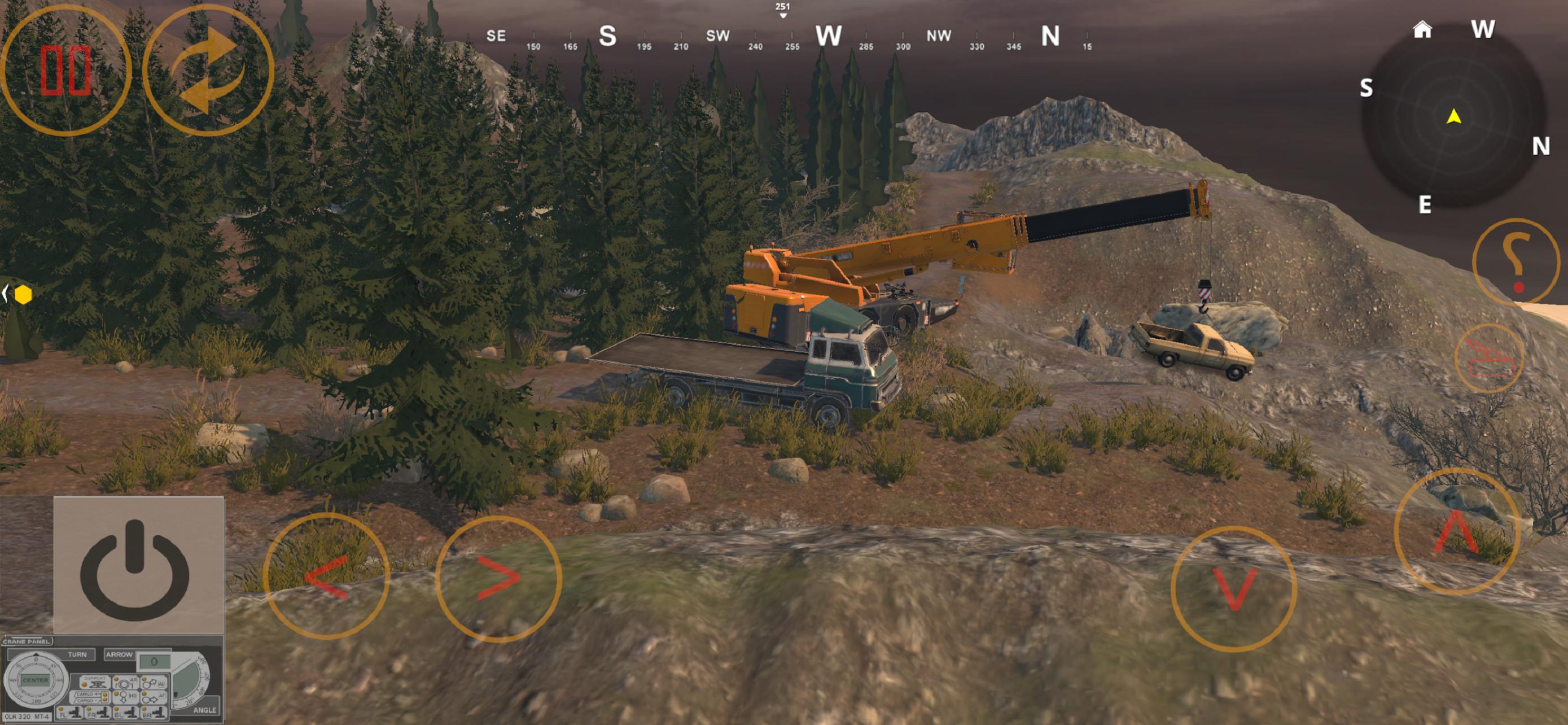Toggle the SUPPORT outrigger button on crane panel
Image resolution: width=1568 pixels, height=725 pixels.
coord(95,682)
